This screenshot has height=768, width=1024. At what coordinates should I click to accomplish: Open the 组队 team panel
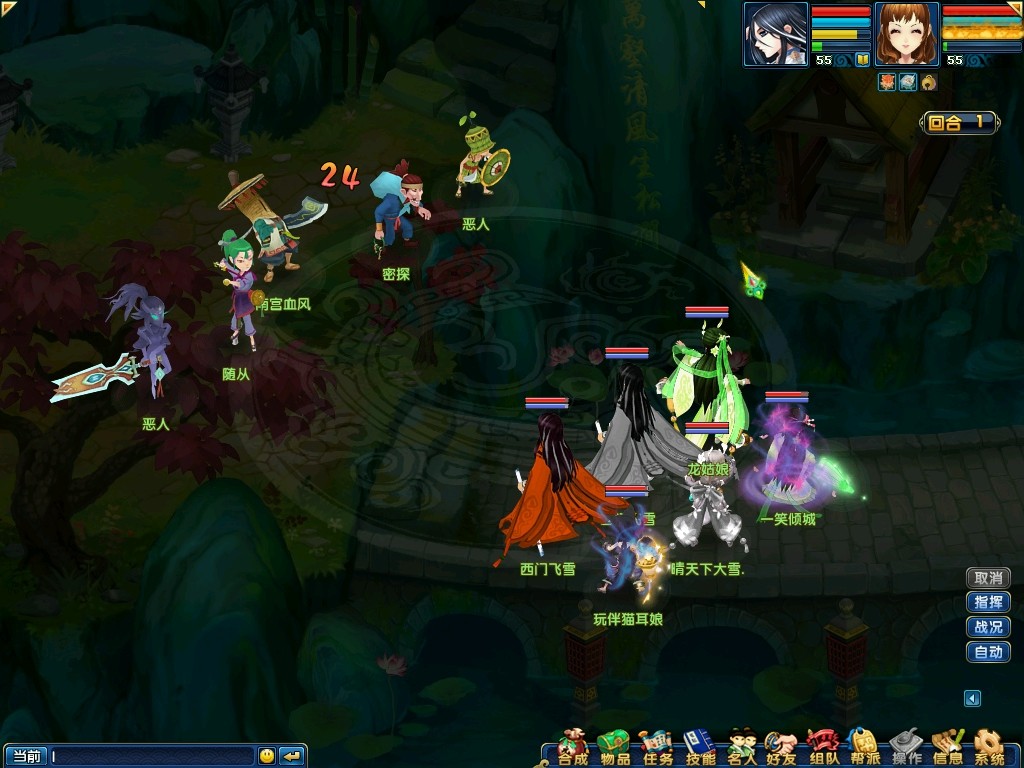pyautogui.click(x=822, y=746)
